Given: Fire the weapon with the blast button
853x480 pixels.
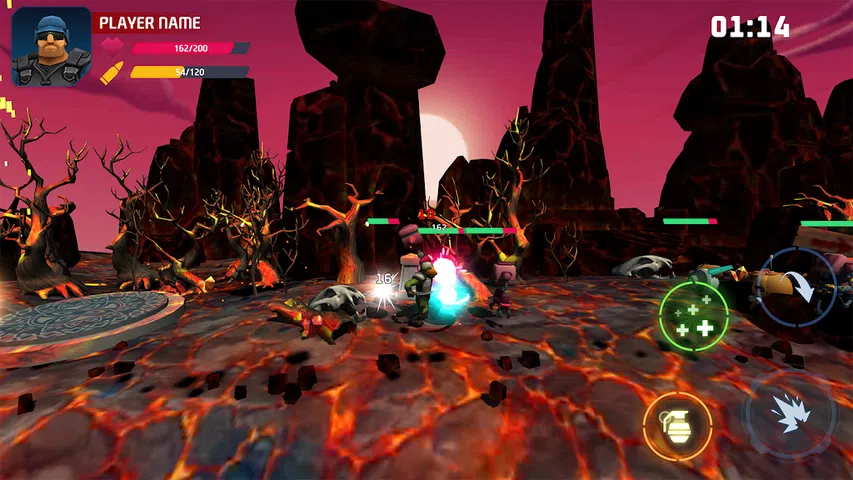Looking at the screenshot, I should coord(789,415).
